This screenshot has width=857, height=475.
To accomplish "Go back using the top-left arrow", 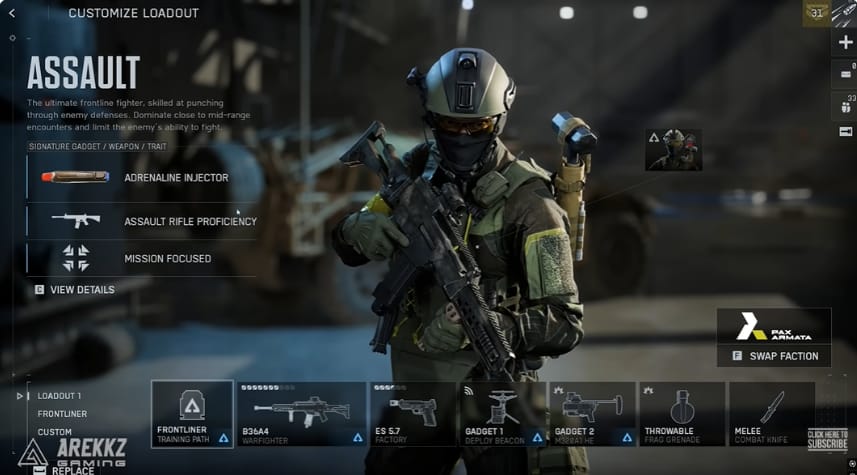I will pyautogui.click(x=12, y=13).
